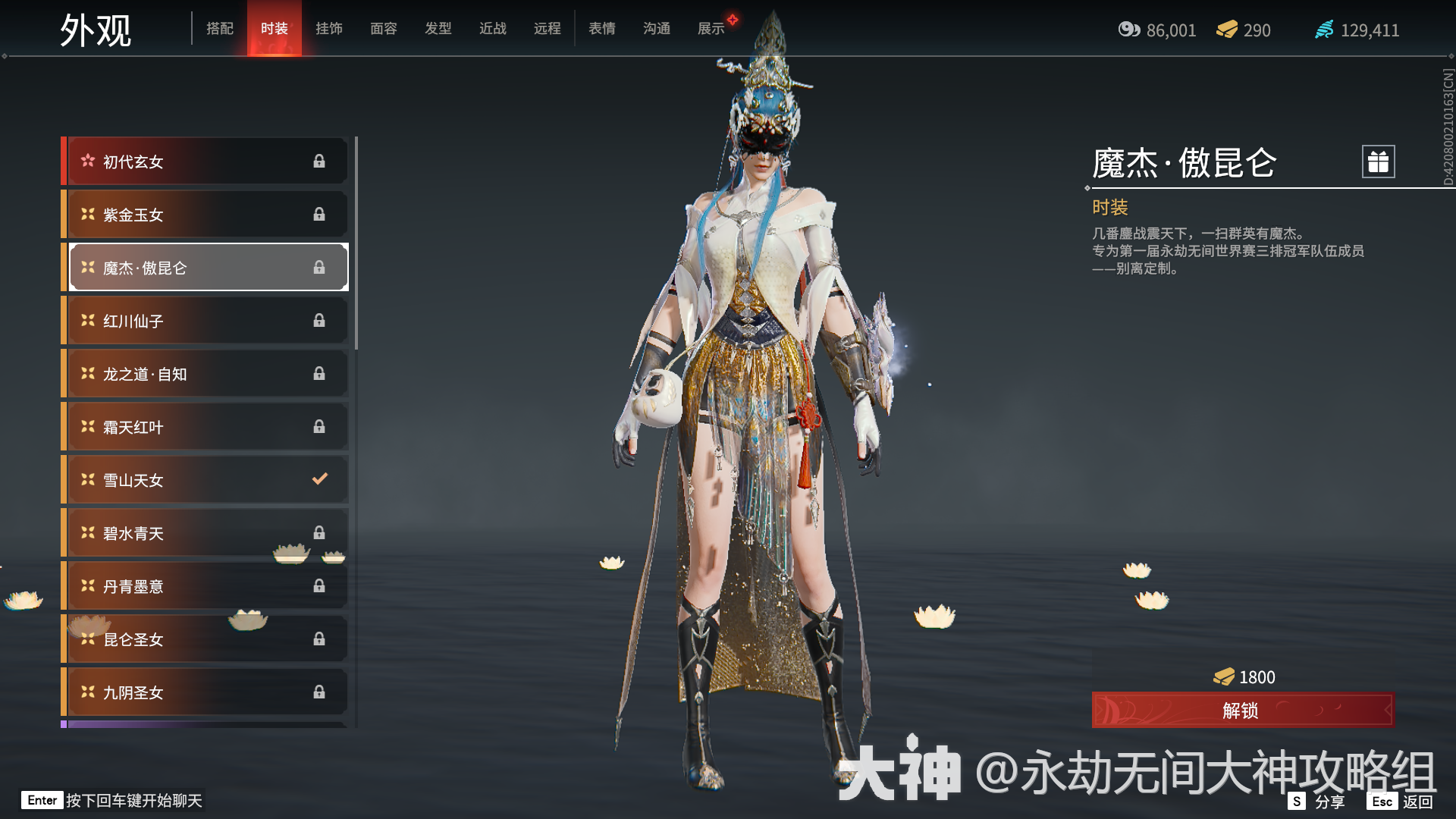Screen dimensions: 1456x819
Task: Click the lock icon on 紫金玉女
Action: click(x=319, y=214)
